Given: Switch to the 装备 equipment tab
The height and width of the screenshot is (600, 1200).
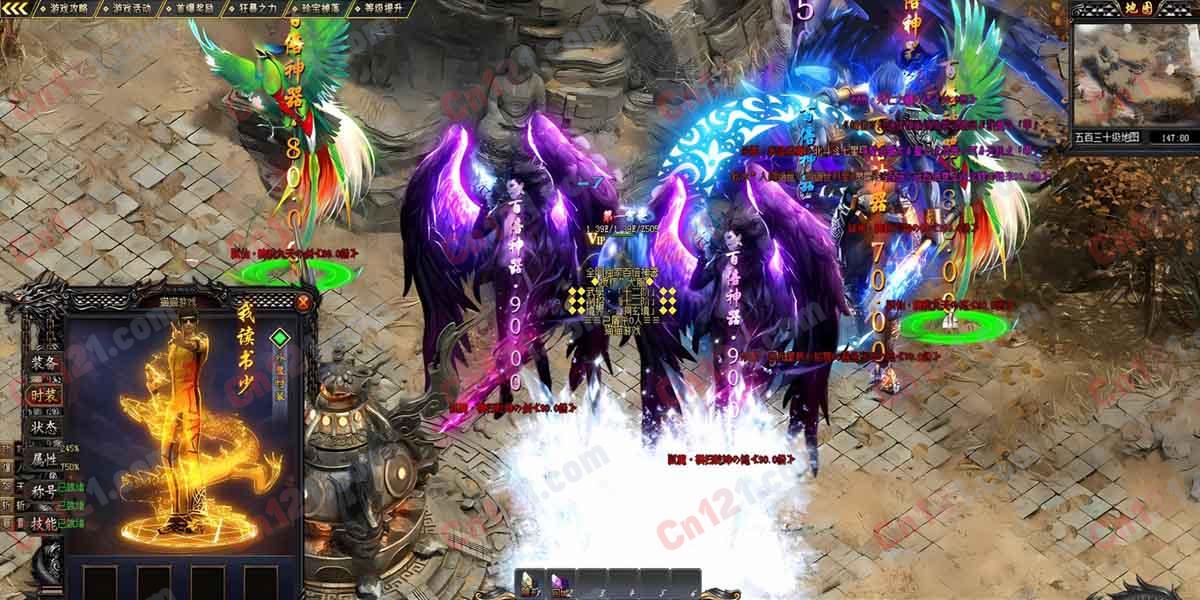Looking at the screenshot, I should coord(44,362).
